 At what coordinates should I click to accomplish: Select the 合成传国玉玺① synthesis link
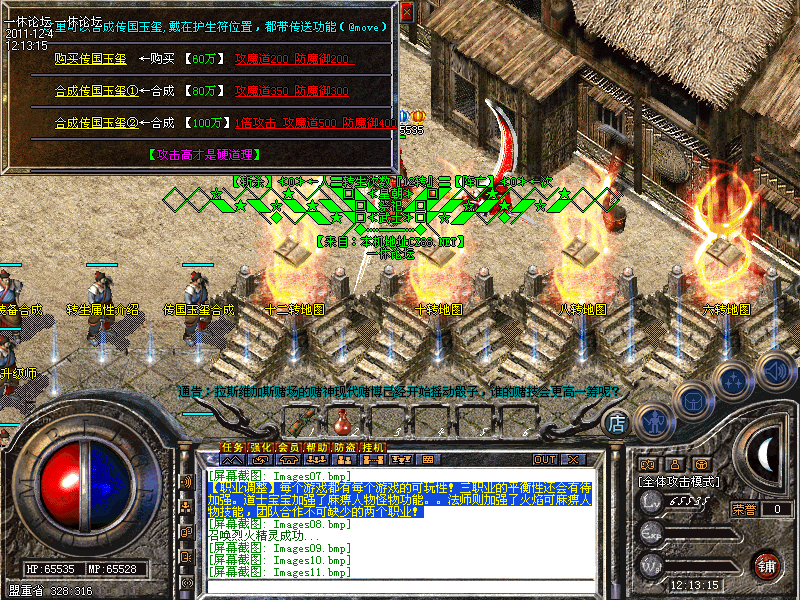[96, 91]
